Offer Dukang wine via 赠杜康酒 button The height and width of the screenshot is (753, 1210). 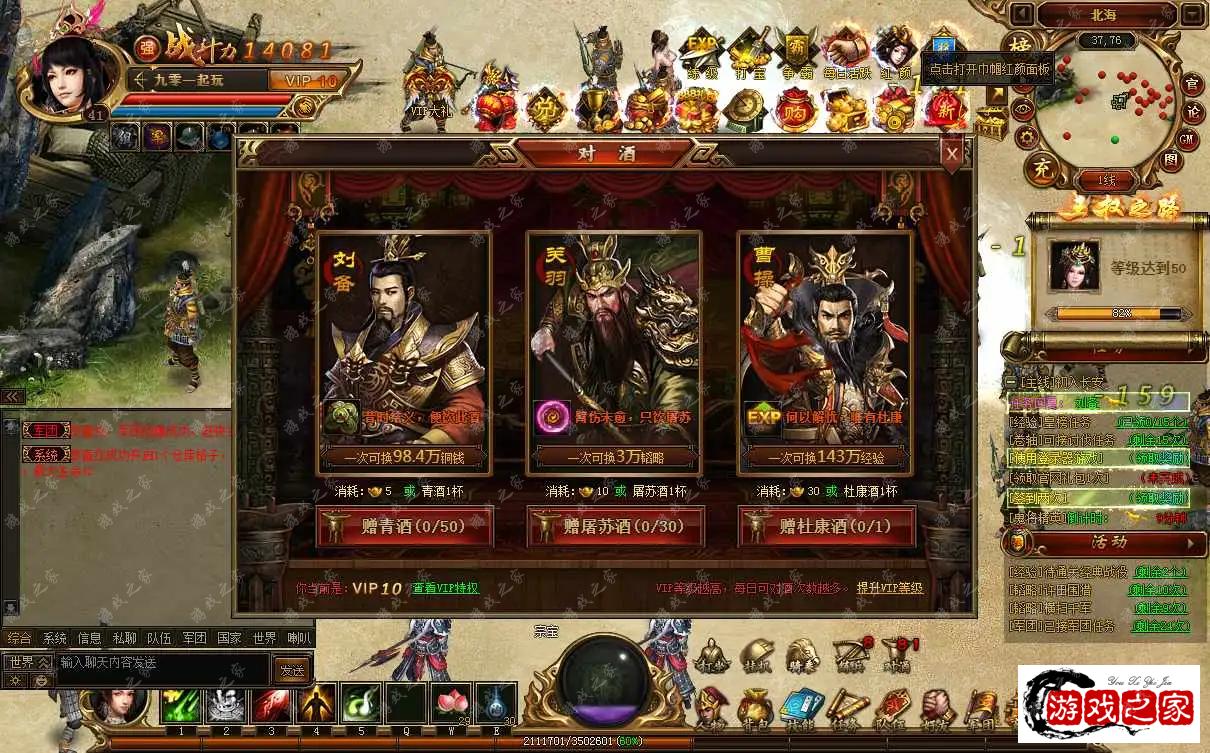(x=826, y=526)
